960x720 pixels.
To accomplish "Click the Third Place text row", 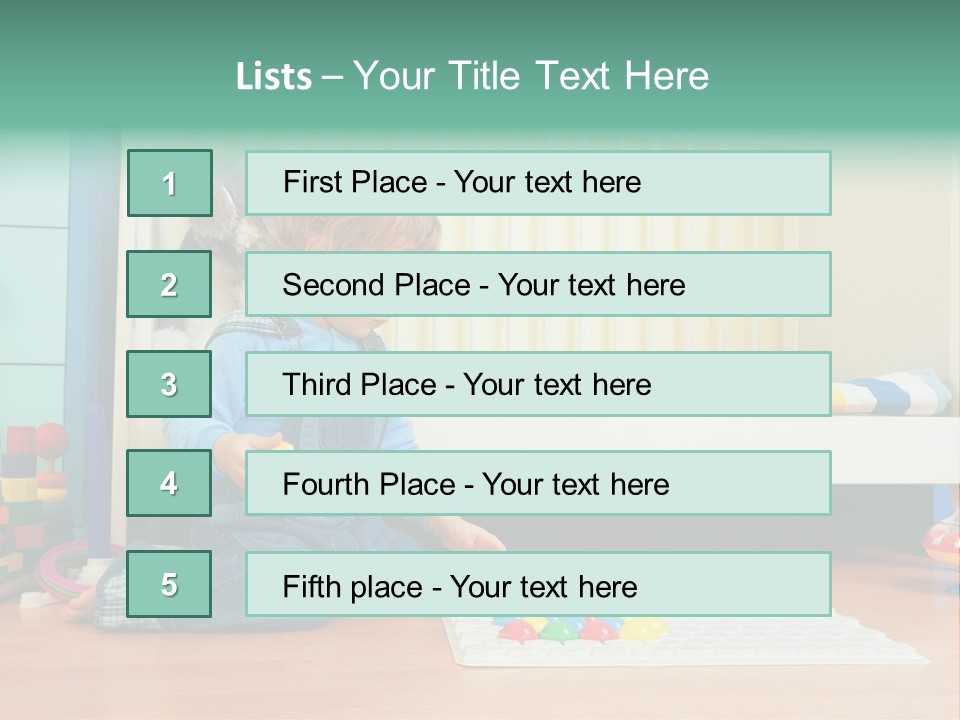I will (538, 384).
